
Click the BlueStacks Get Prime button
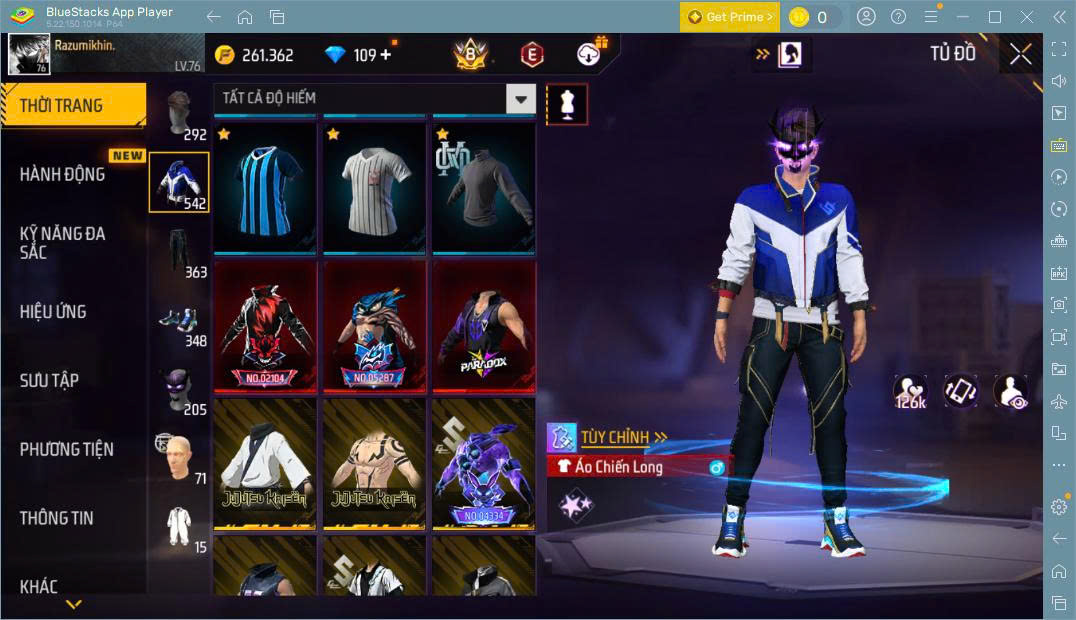tap(729, 17)
